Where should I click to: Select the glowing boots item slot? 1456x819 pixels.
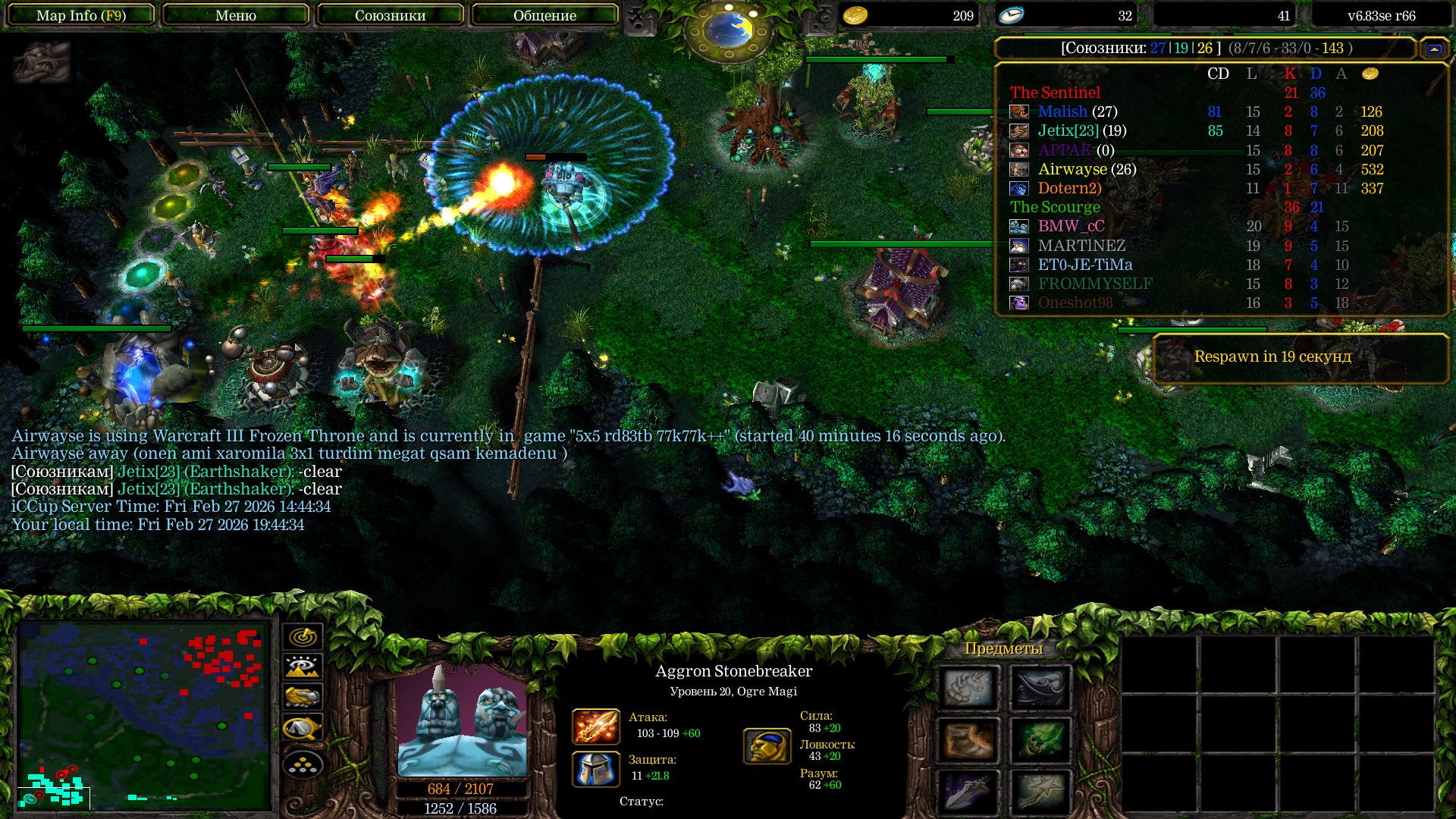point(968,740)
